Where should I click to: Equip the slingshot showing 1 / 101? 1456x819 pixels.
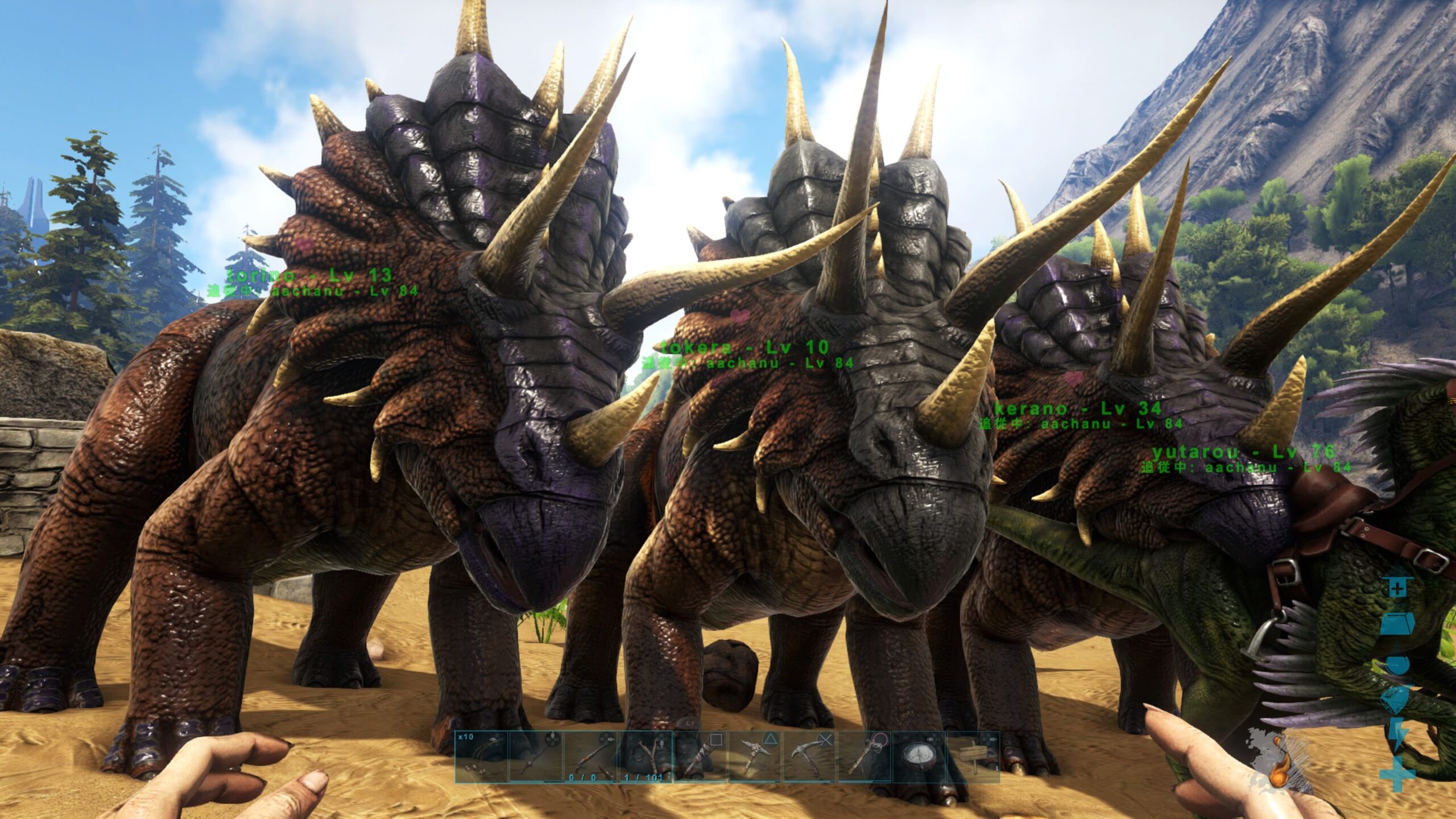644,757
